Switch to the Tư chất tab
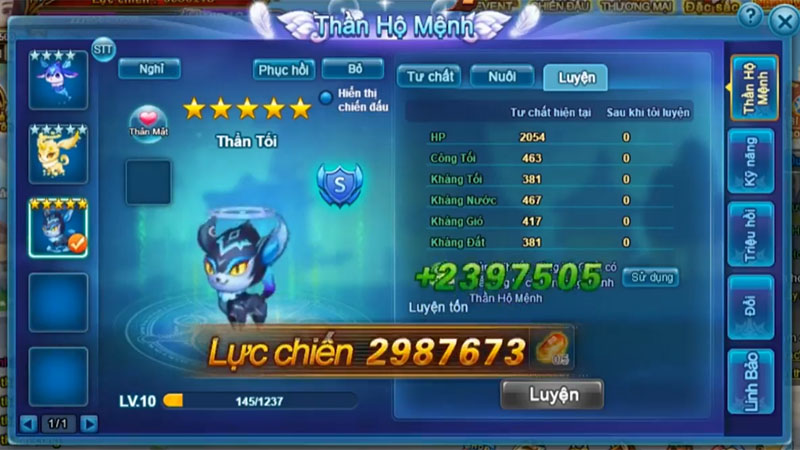This screenshot has height=450, width=800. [428, 77]
